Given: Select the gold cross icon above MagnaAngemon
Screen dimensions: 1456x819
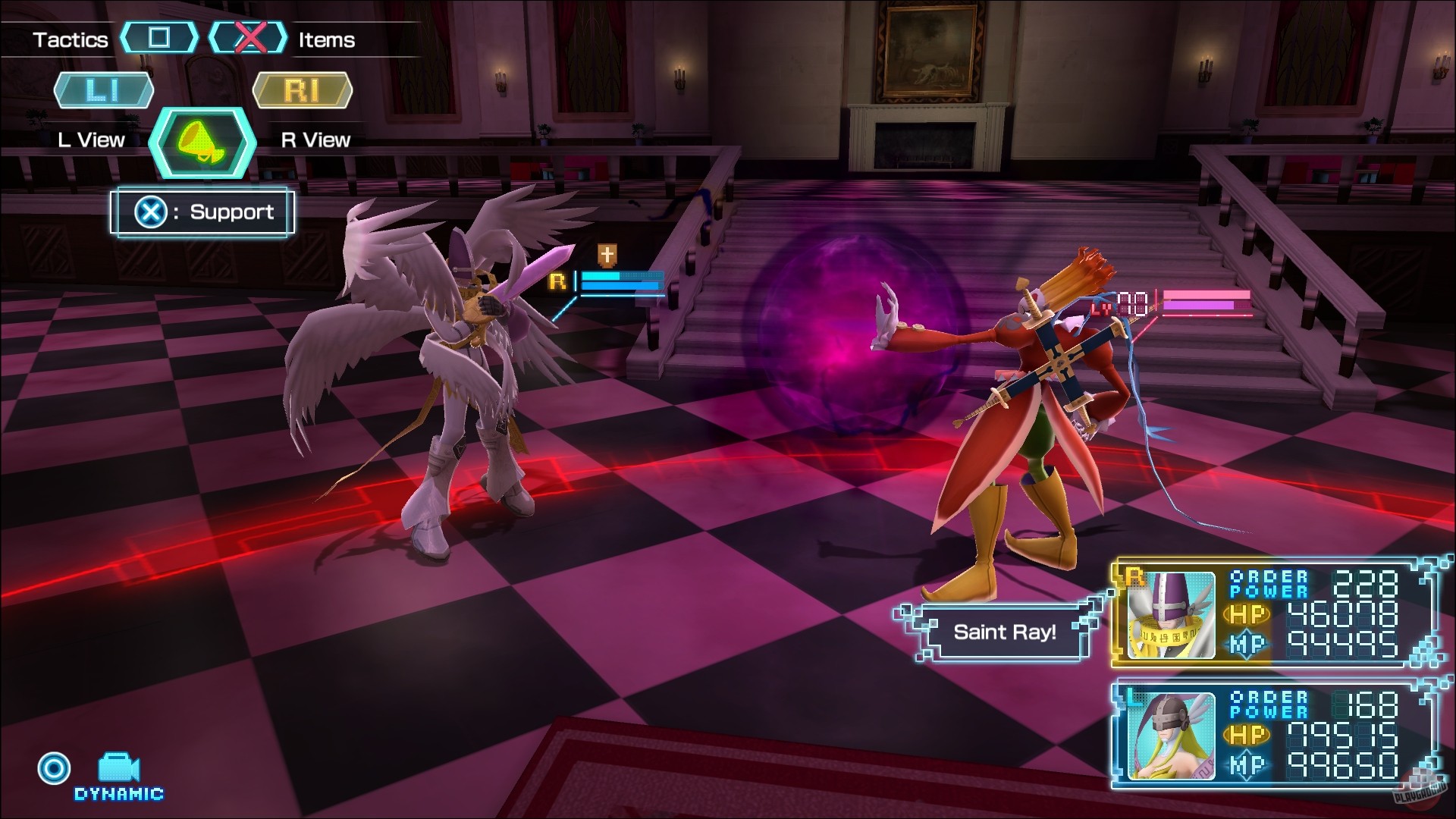Looking at the screenshot, I should [x=607, y=256].
